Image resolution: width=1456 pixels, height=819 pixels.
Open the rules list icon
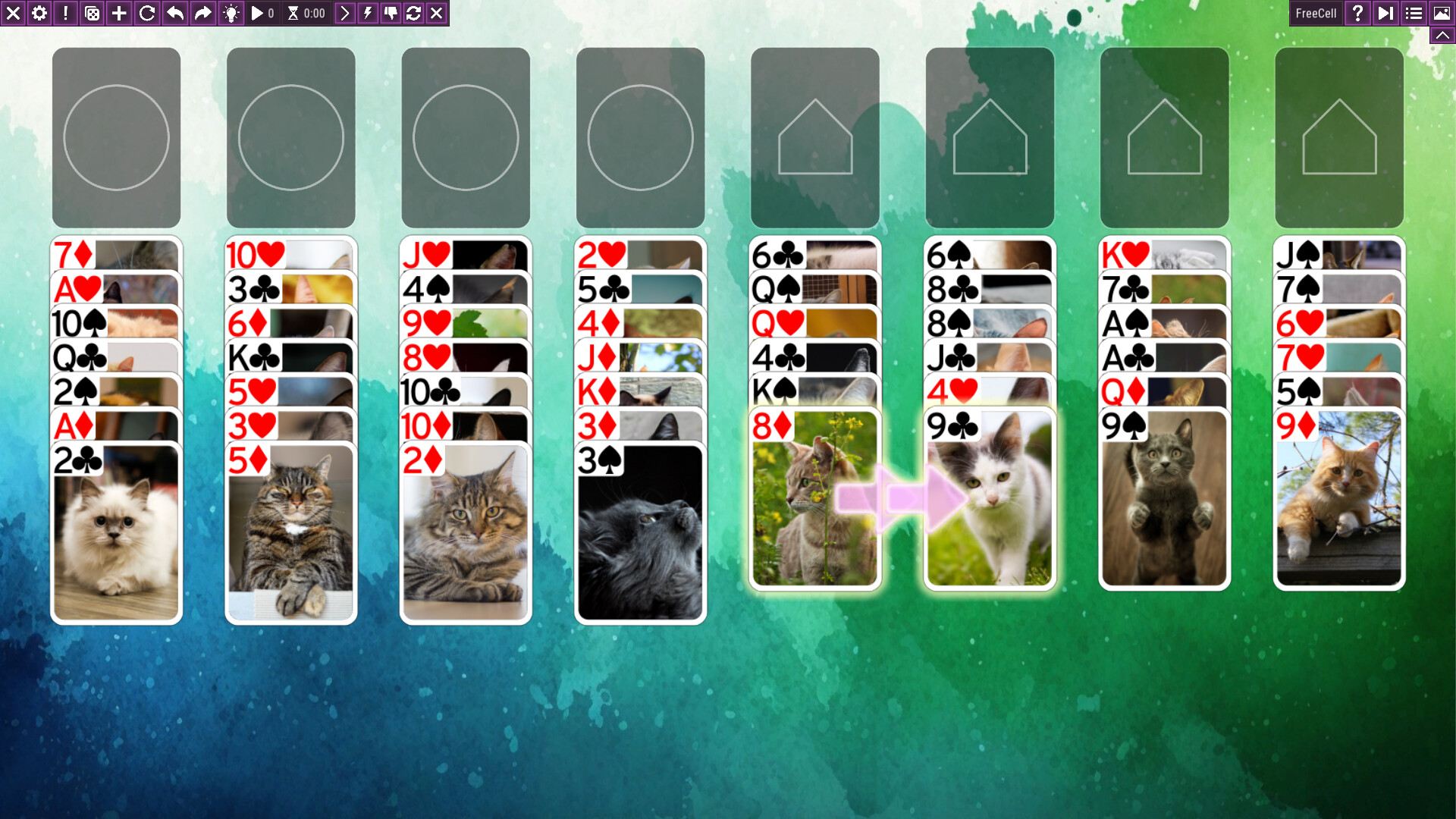1414,13
